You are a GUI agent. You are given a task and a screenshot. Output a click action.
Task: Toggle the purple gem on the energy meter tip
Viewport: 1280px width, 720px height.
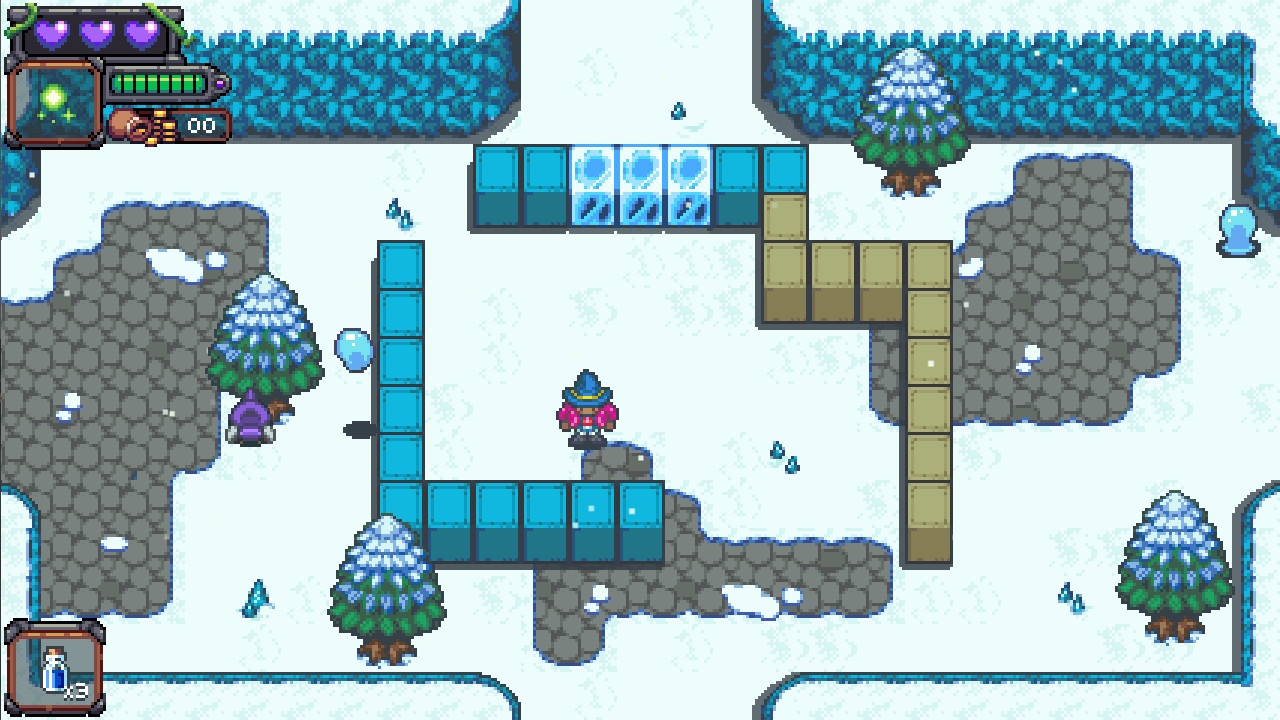pyautogui.click(x=219, y=84)
